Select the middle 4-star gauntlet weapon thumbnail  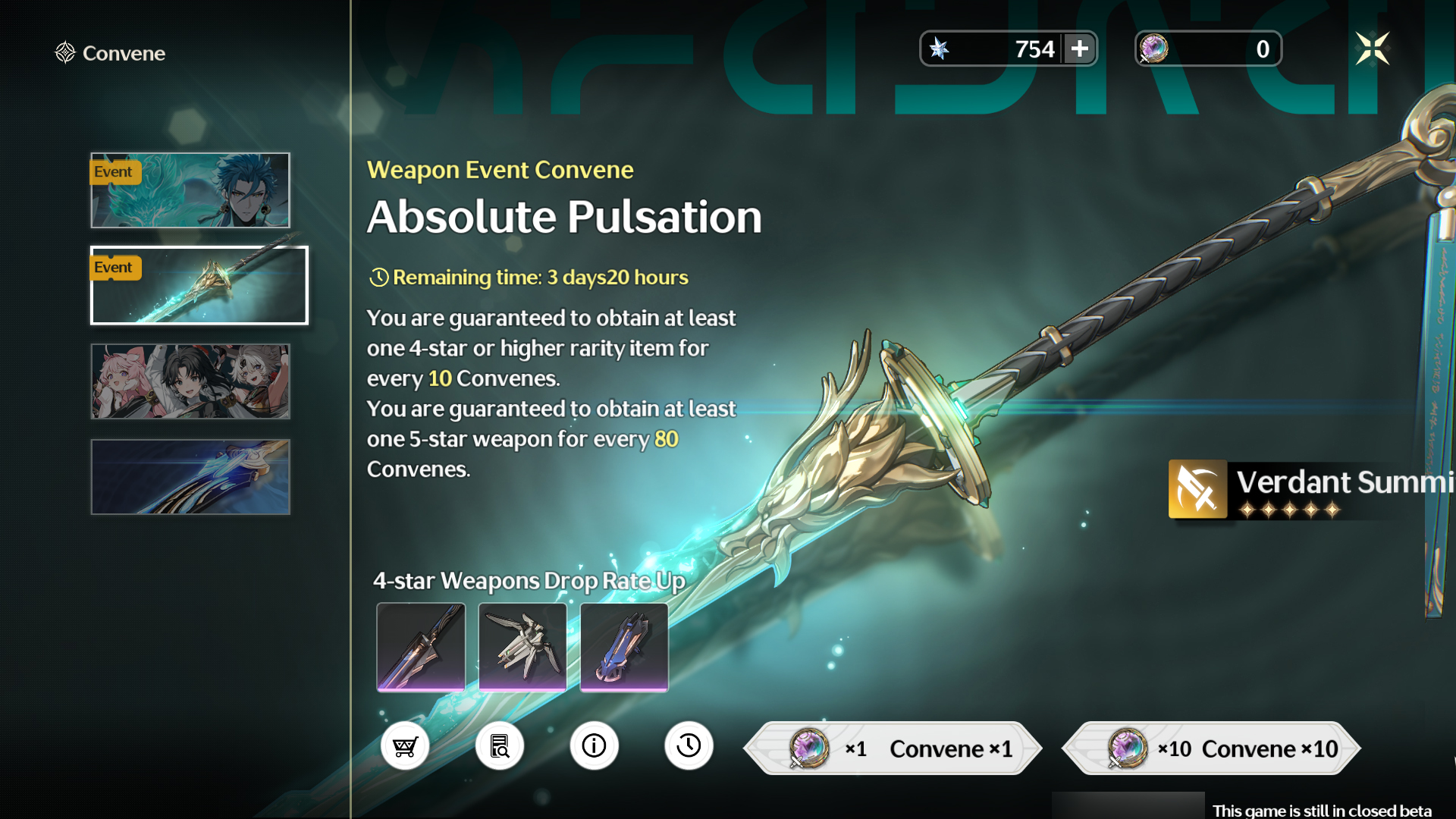(522, 647)
